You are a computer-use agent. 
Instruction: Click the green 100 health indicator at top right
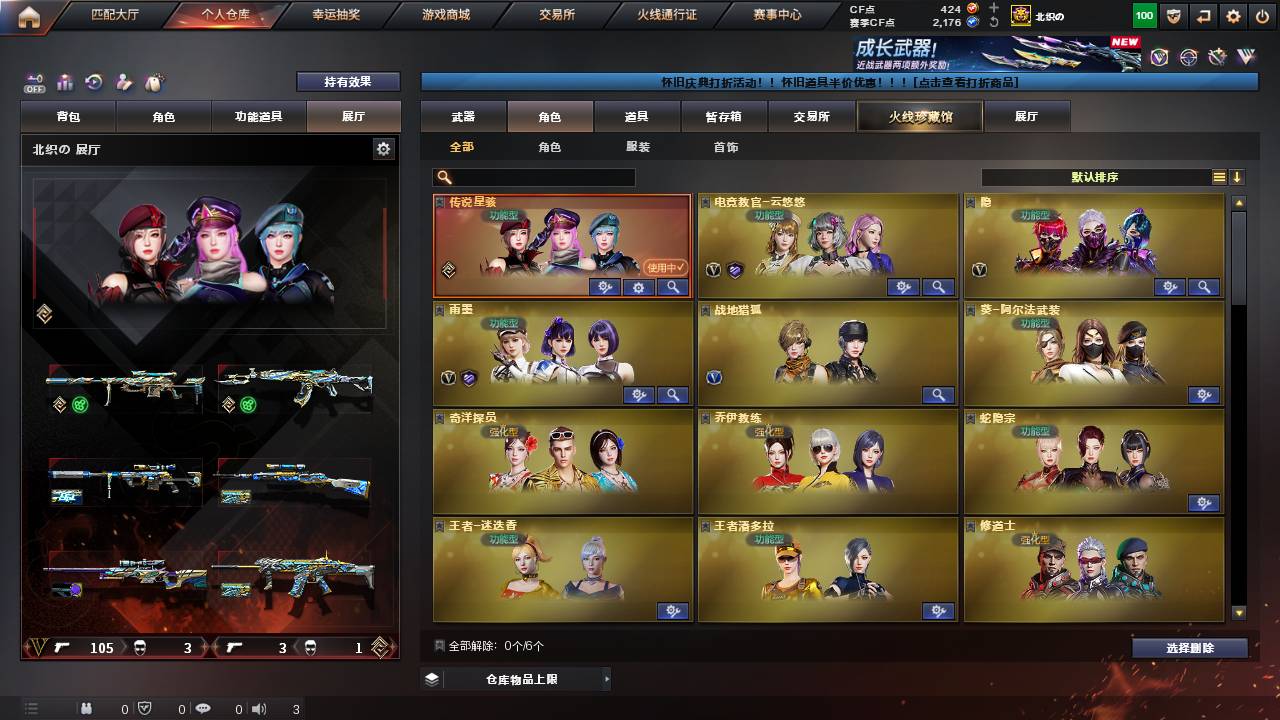[x=1143, y=16]
